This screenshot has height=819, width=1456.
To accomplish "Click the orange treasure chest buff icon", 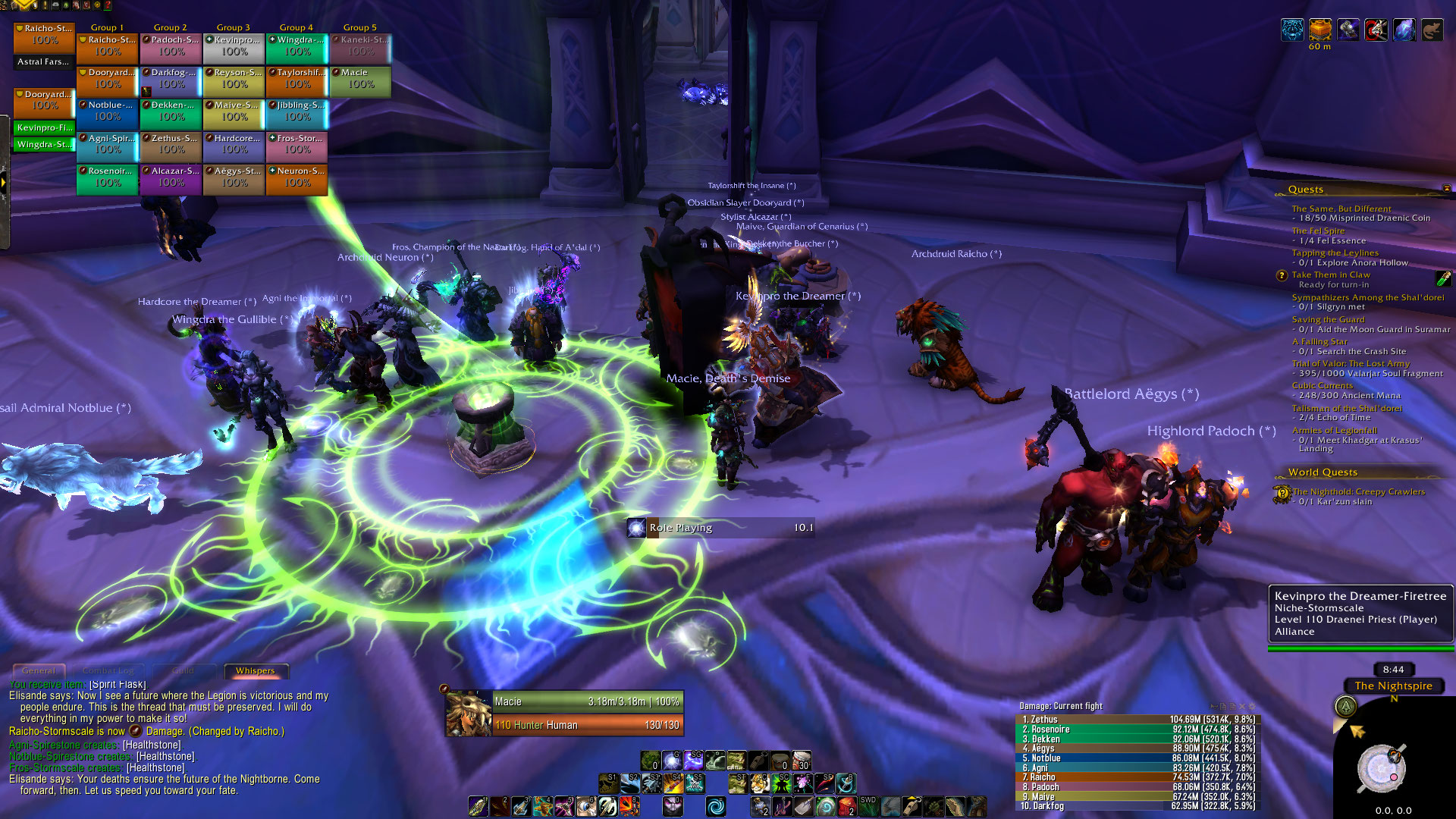I will 1320,30.
